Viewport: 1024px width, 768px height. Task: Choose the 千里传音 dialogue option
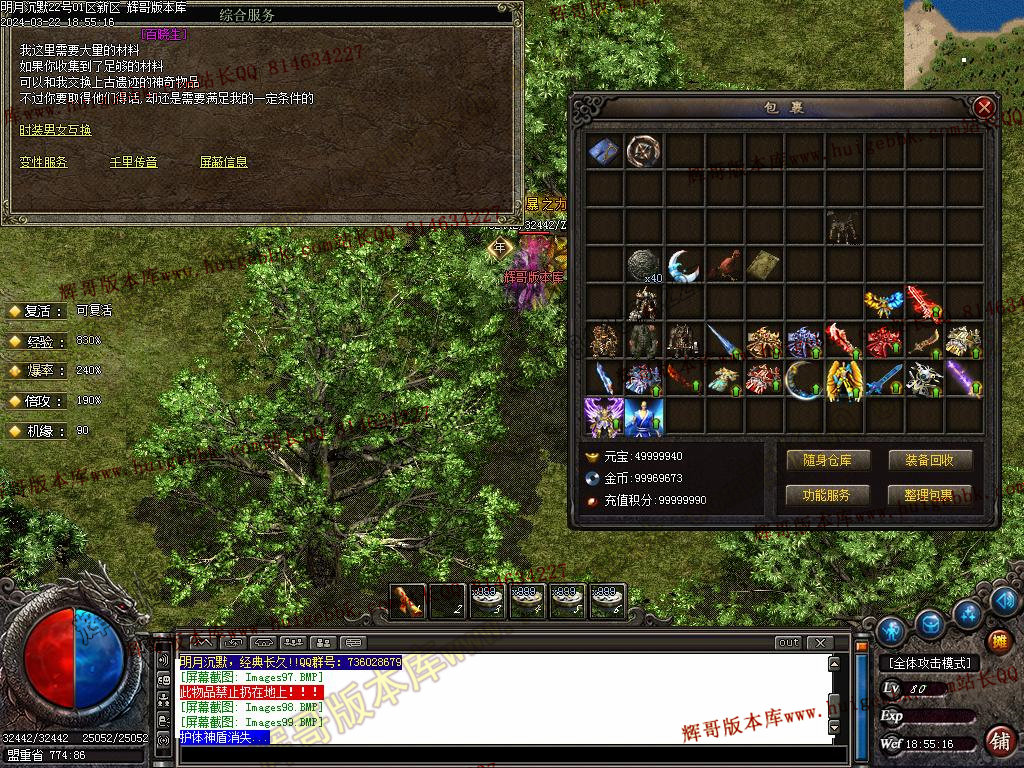(133, 162)
